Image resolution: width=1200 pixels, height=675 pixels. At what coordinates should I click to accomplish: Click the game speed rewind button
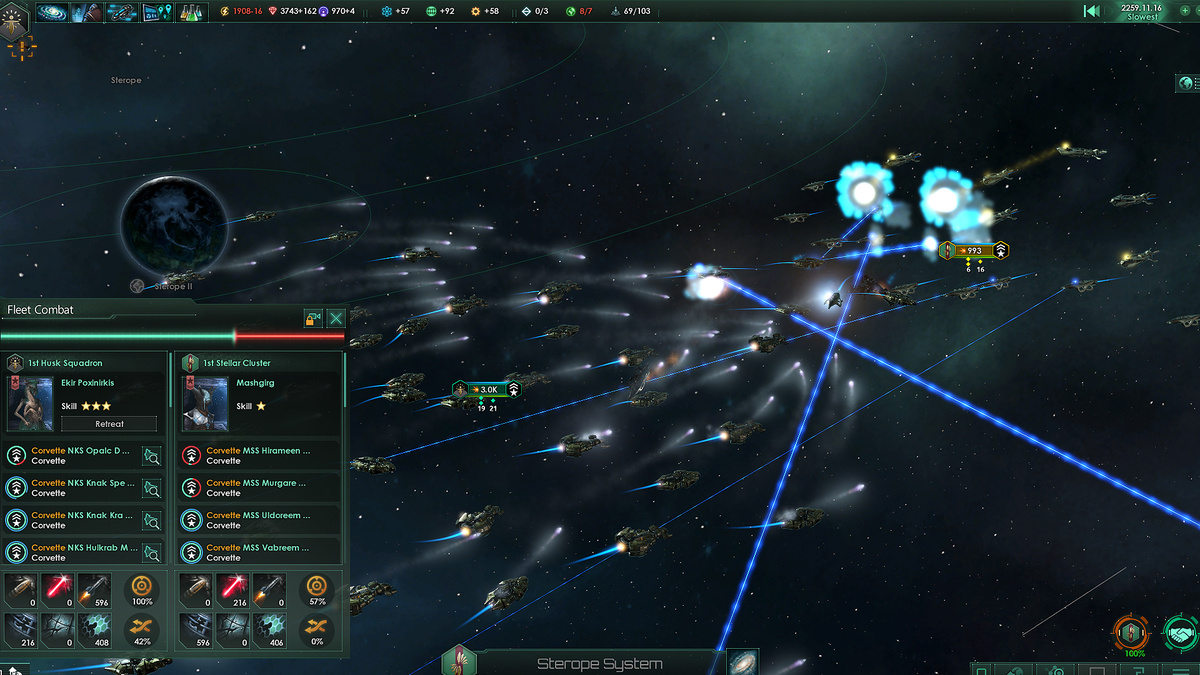coord(1092,11)
